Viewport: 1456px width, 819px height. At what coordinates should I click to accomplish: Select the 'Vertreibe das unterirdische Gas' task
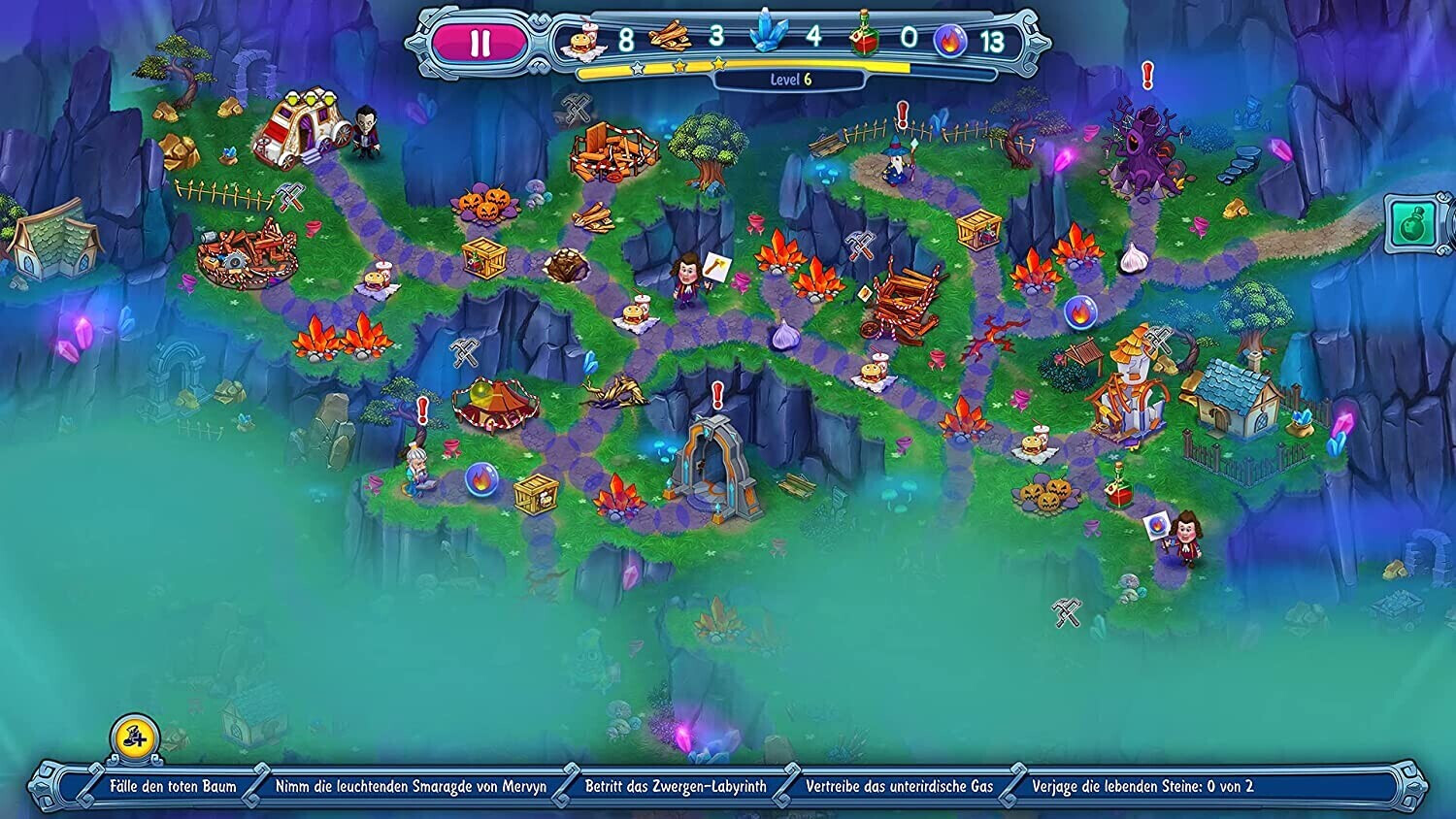point(899,787)
